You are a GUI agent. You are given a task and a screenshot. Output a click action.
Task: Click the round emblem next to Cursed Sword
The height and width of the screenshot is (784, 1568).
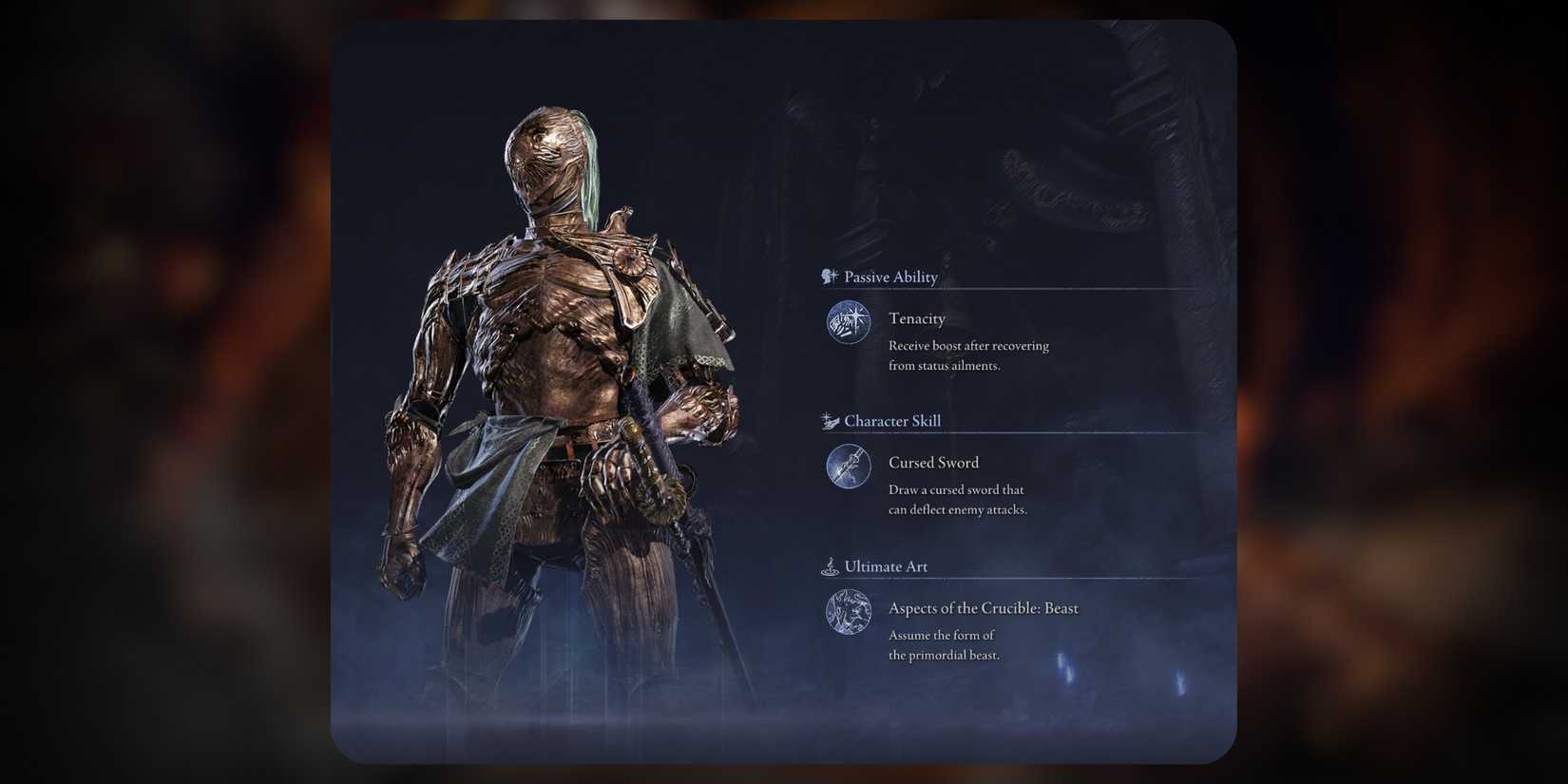(x=848, y=467)
